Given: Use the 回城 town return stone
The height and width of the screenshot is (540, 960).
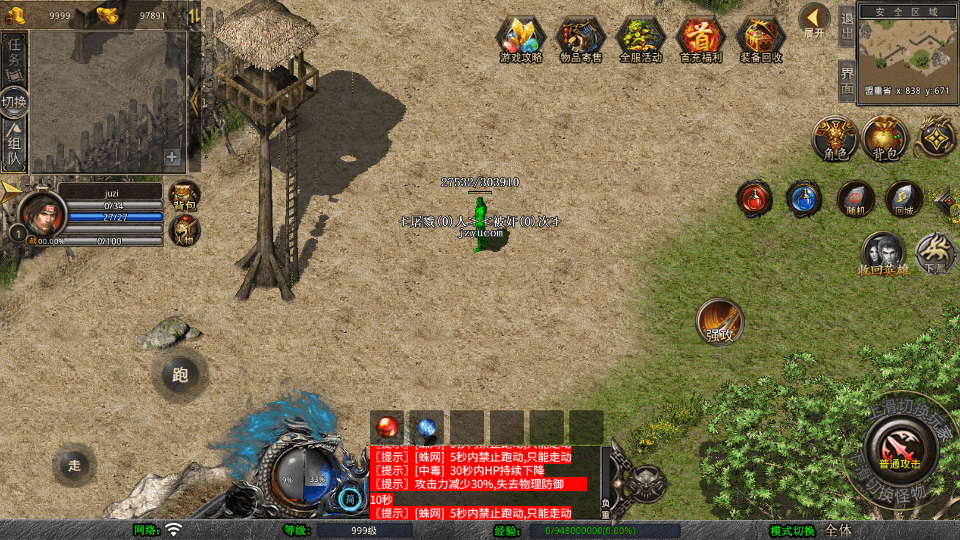Looking at the screenshot, I should point(904,198).
